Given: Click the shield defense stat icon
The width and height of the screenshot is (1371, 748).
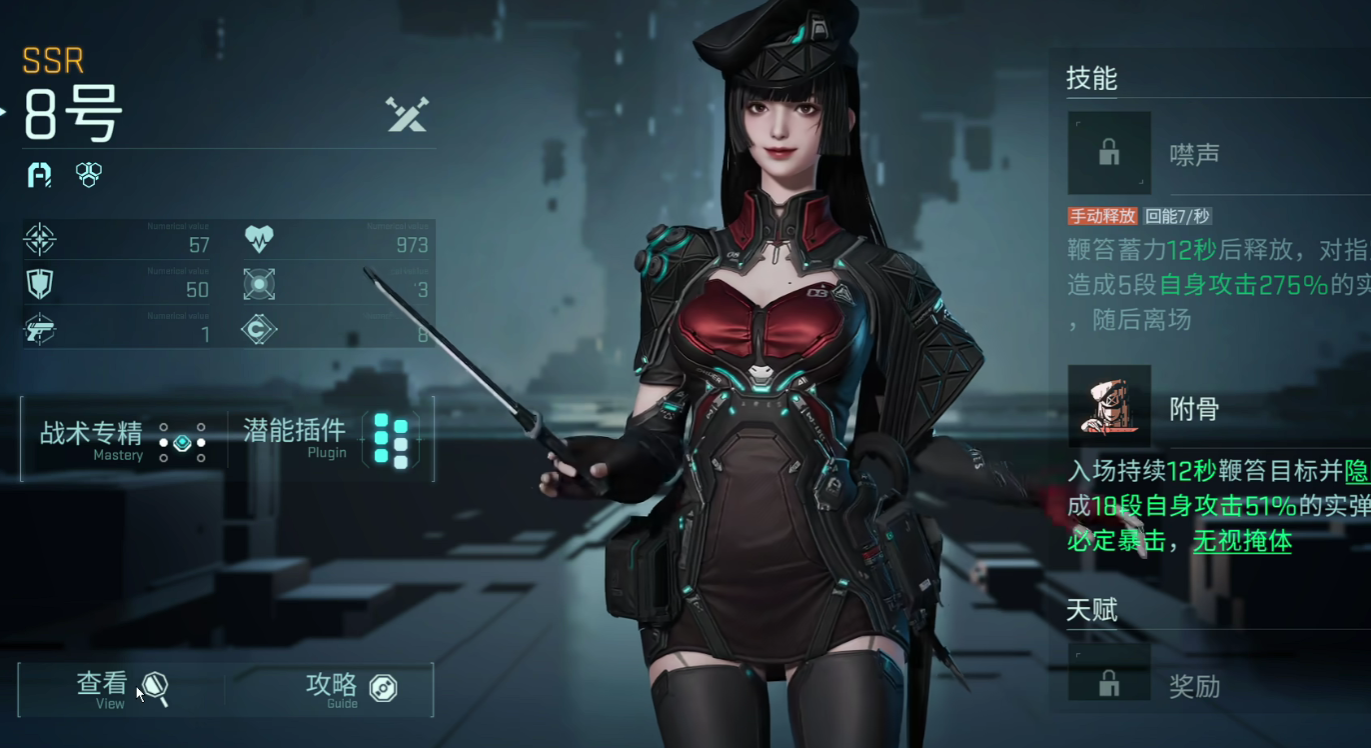Looking at the screenshot, I should [x=40, y=284].
